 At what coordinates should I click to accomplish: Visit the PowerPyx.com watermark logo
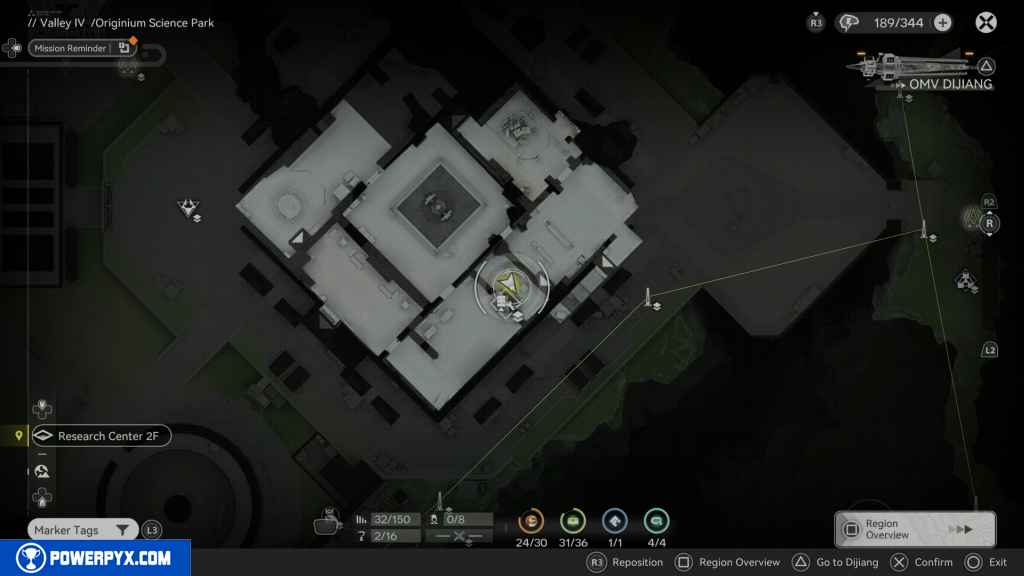[x=95, y=558]
